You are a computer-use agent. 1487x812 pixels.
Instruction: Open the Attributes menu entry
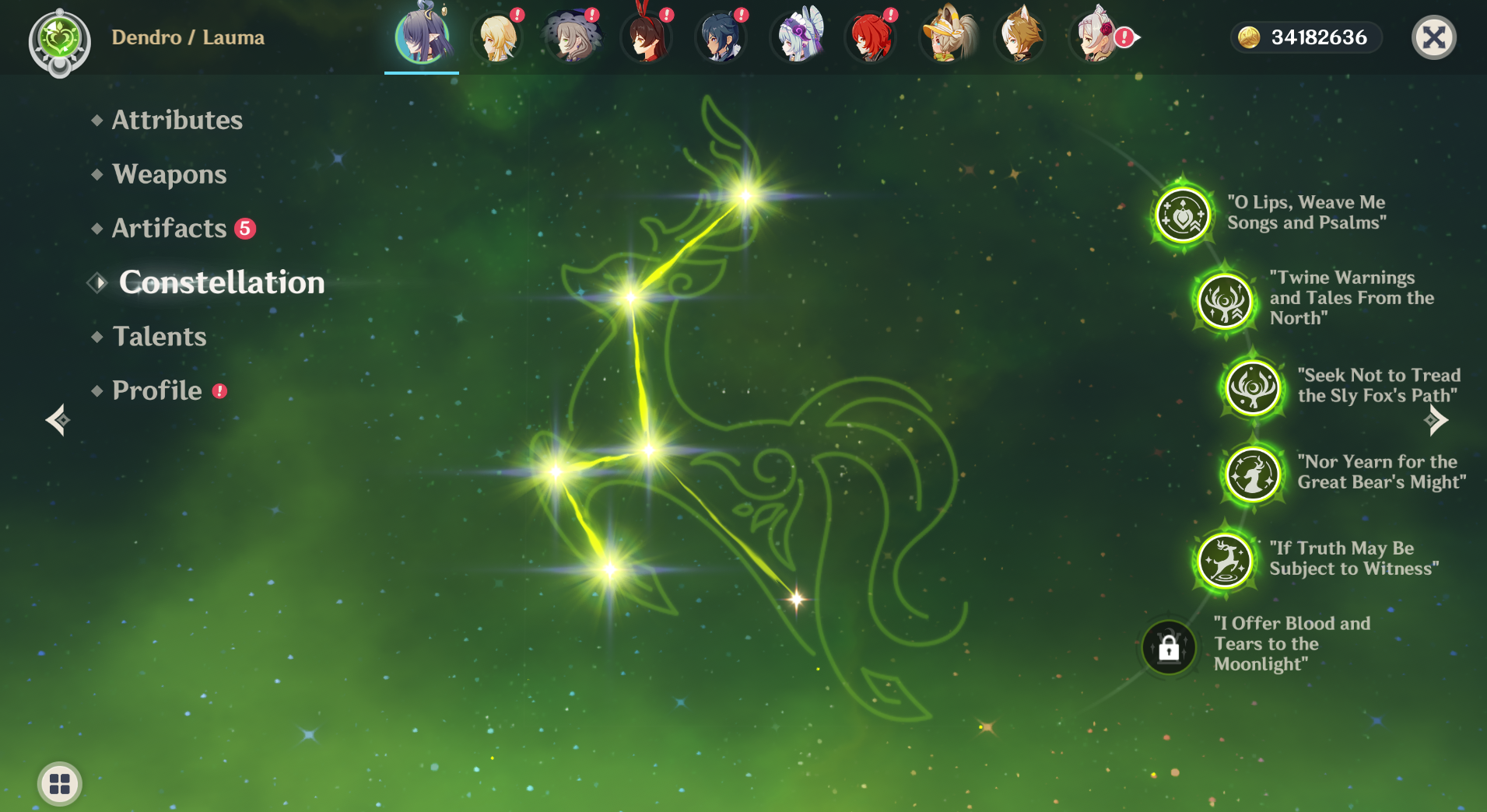click(177, 120)
